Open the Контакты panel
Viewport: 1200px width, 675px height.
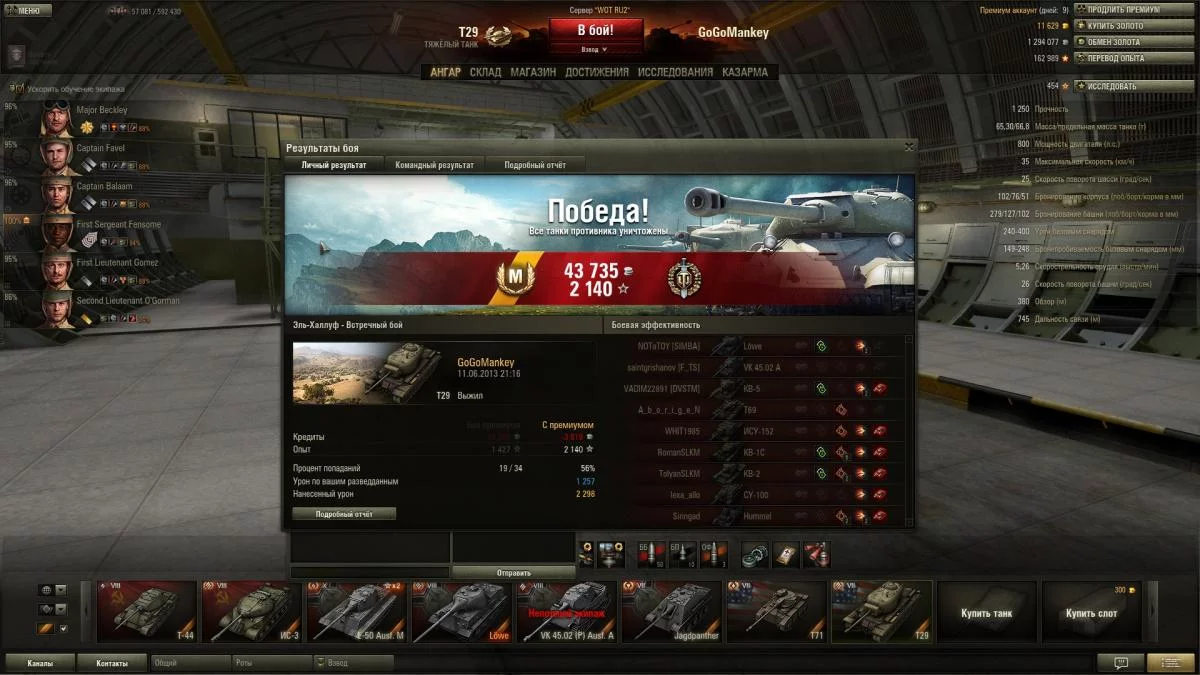[x=111, y=663]
